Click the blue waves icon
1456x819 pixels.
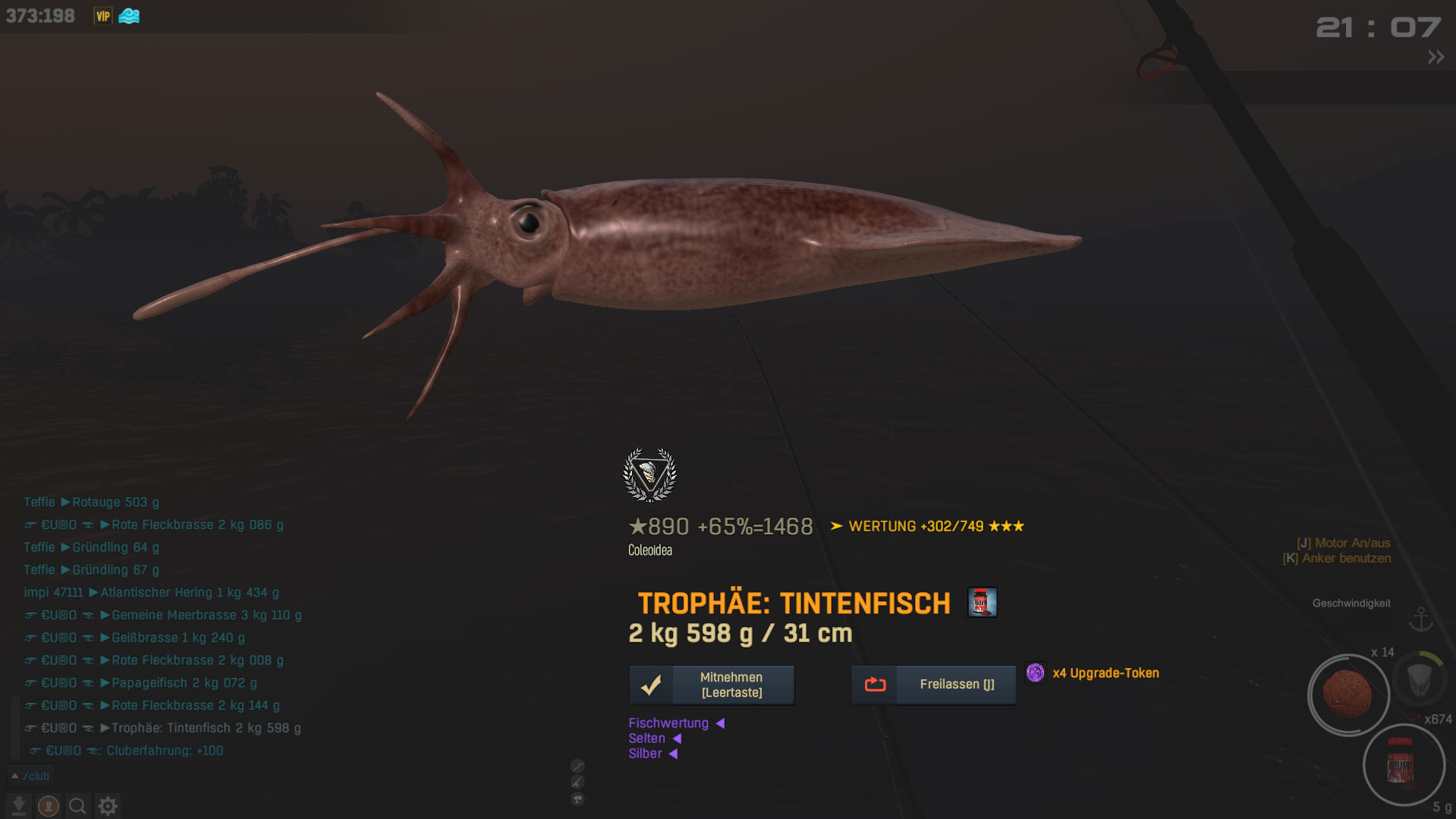pos(129,16)
